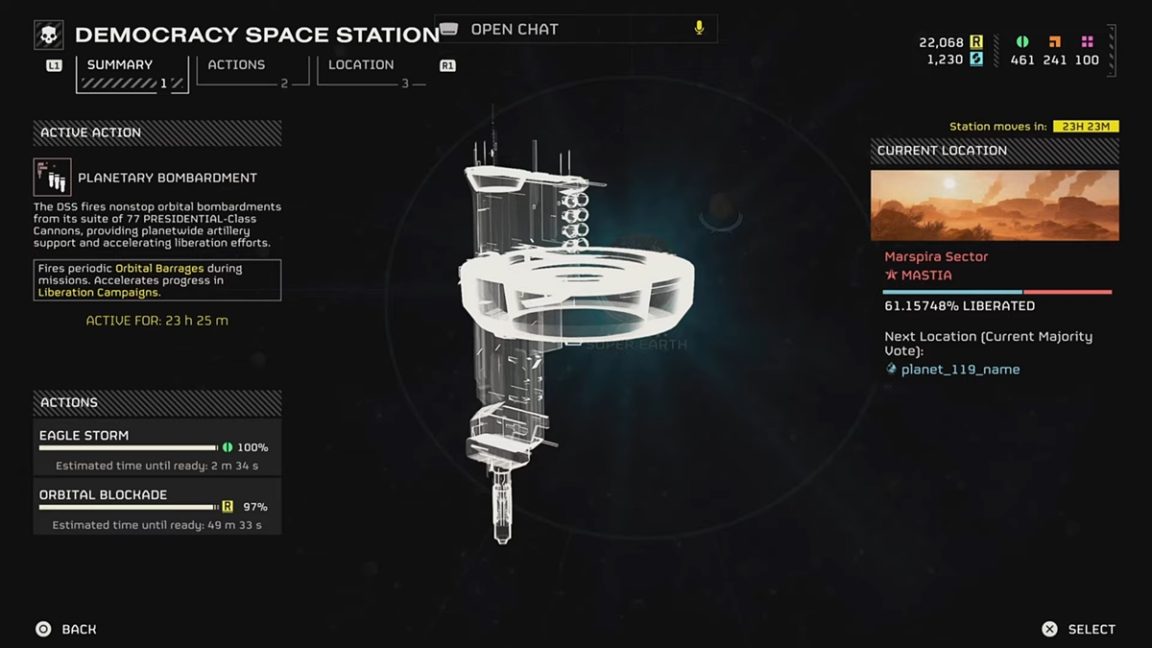The height and width of the screenshot is (648, 1152).
Task: Toggle the chat microphone icon
Action: (699, 29)
